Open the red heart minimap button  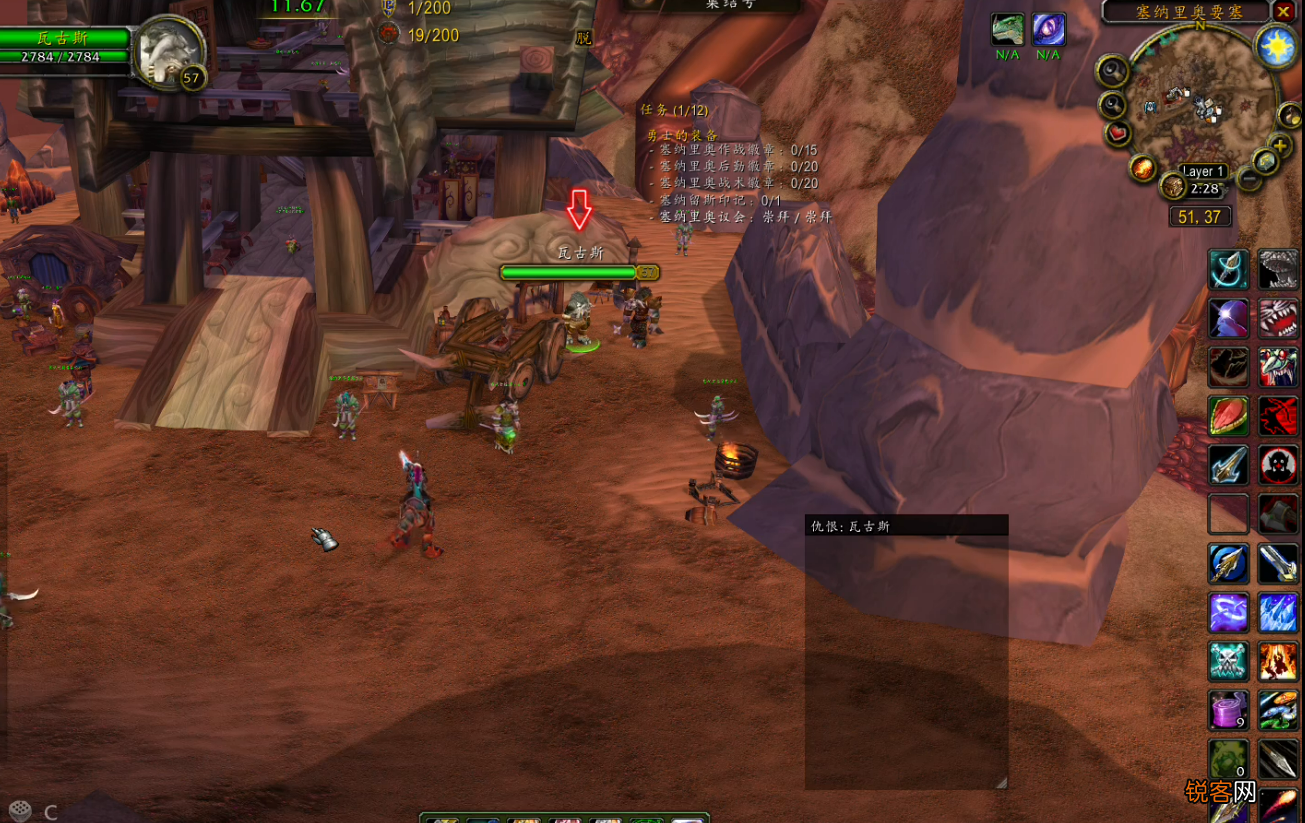(x=1118, y=133)
